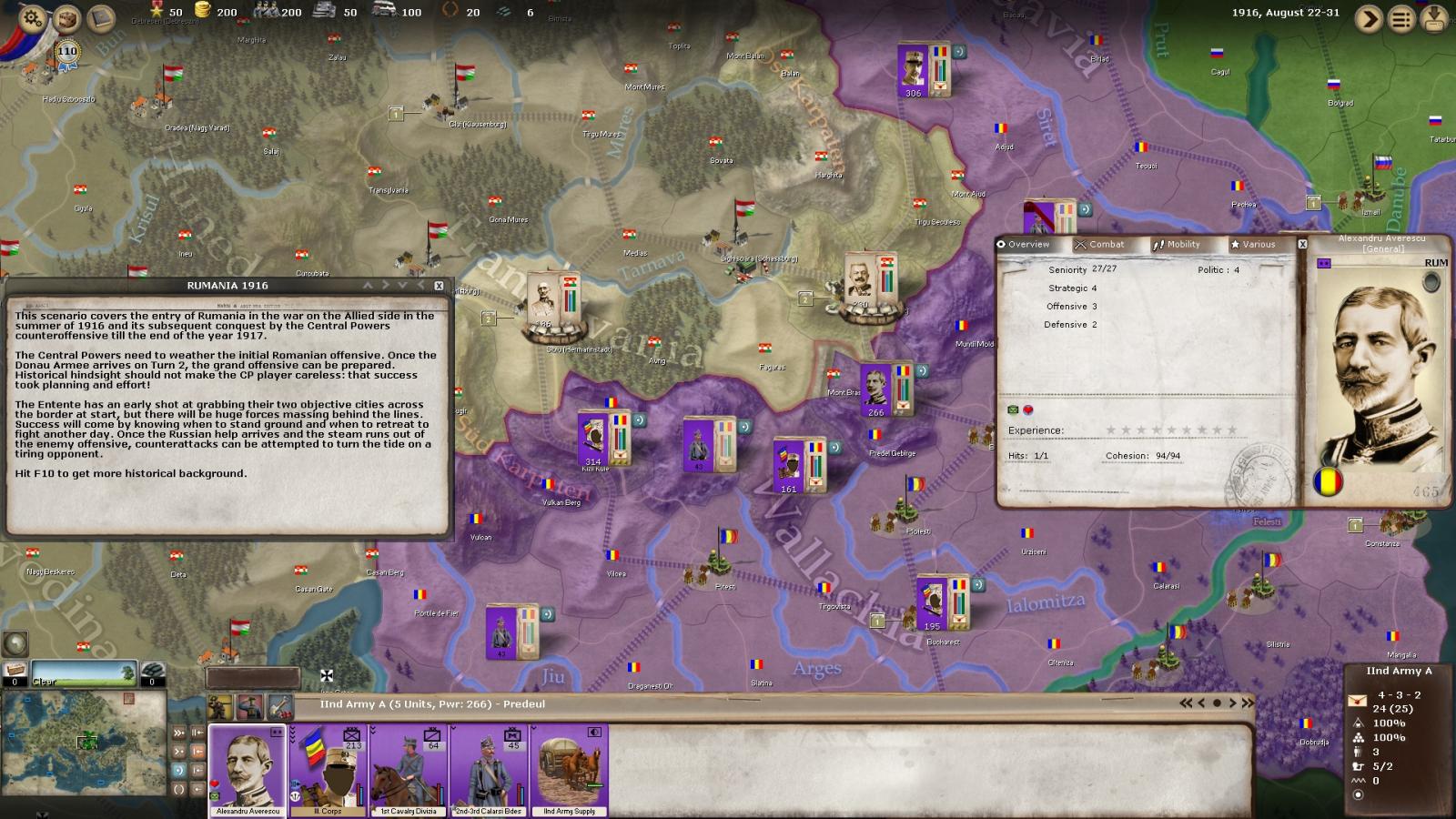Close the general details panel
Screen dimensions: 1456x819
pyautogui.click(x=1302, y=245)
